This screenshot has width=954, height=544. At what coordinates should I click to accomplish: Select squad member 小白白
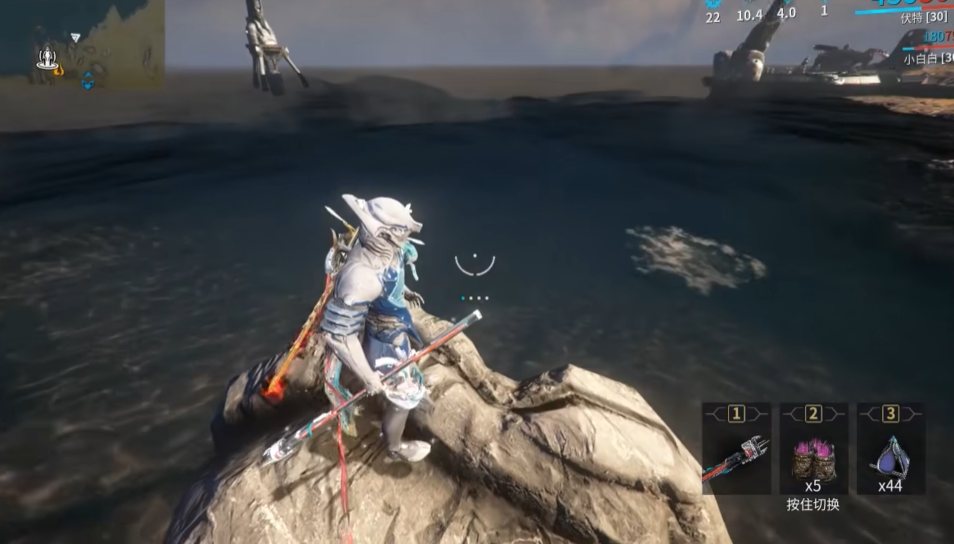click(x=922, y=59)
